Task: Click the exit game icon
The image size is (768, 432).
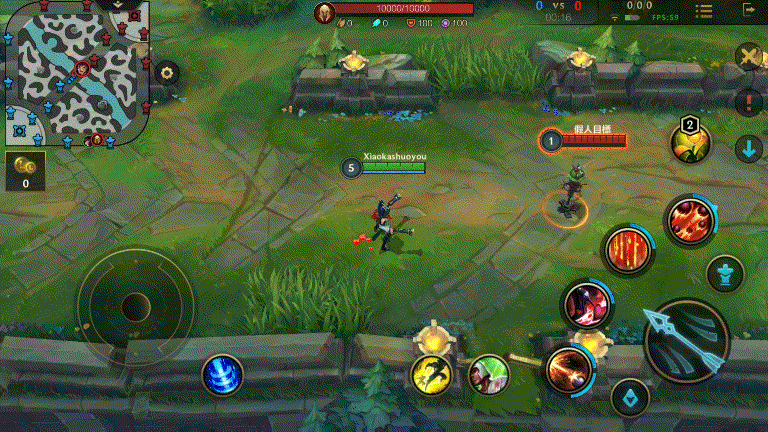Action: tap(750, 10)
